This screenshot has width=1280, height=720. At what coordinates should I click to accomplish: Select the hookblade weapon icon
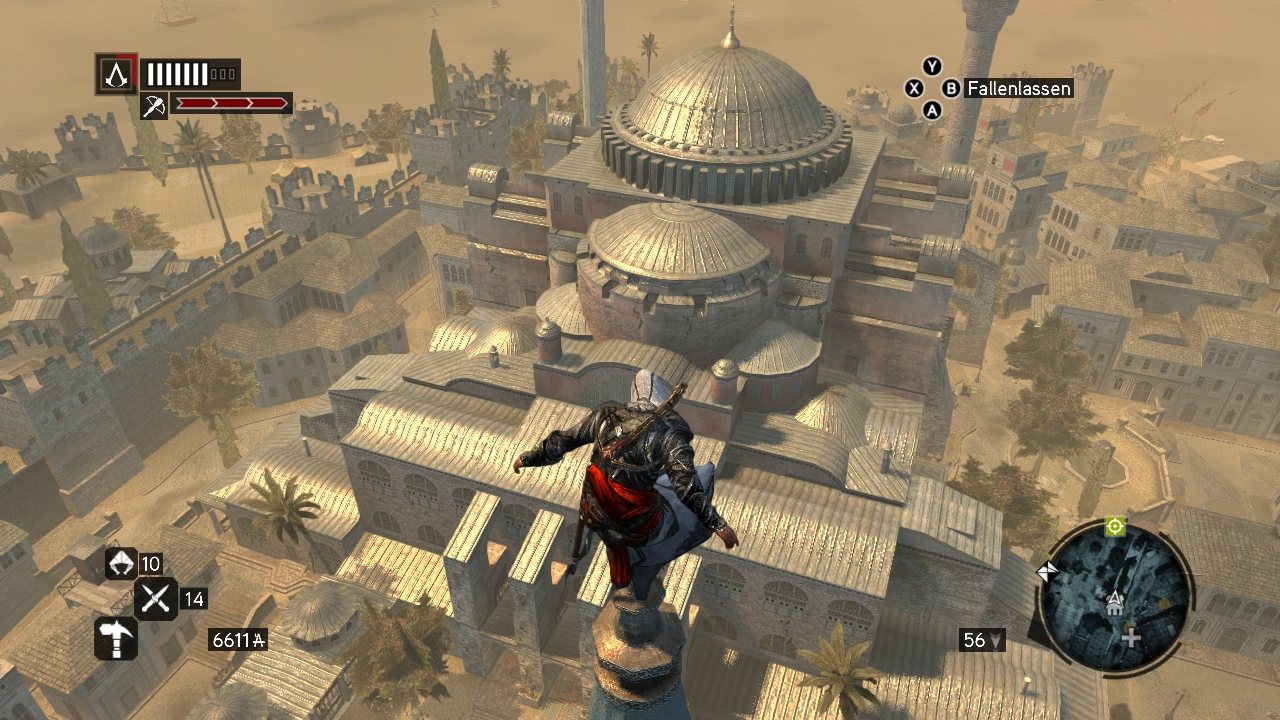[154, 105]
